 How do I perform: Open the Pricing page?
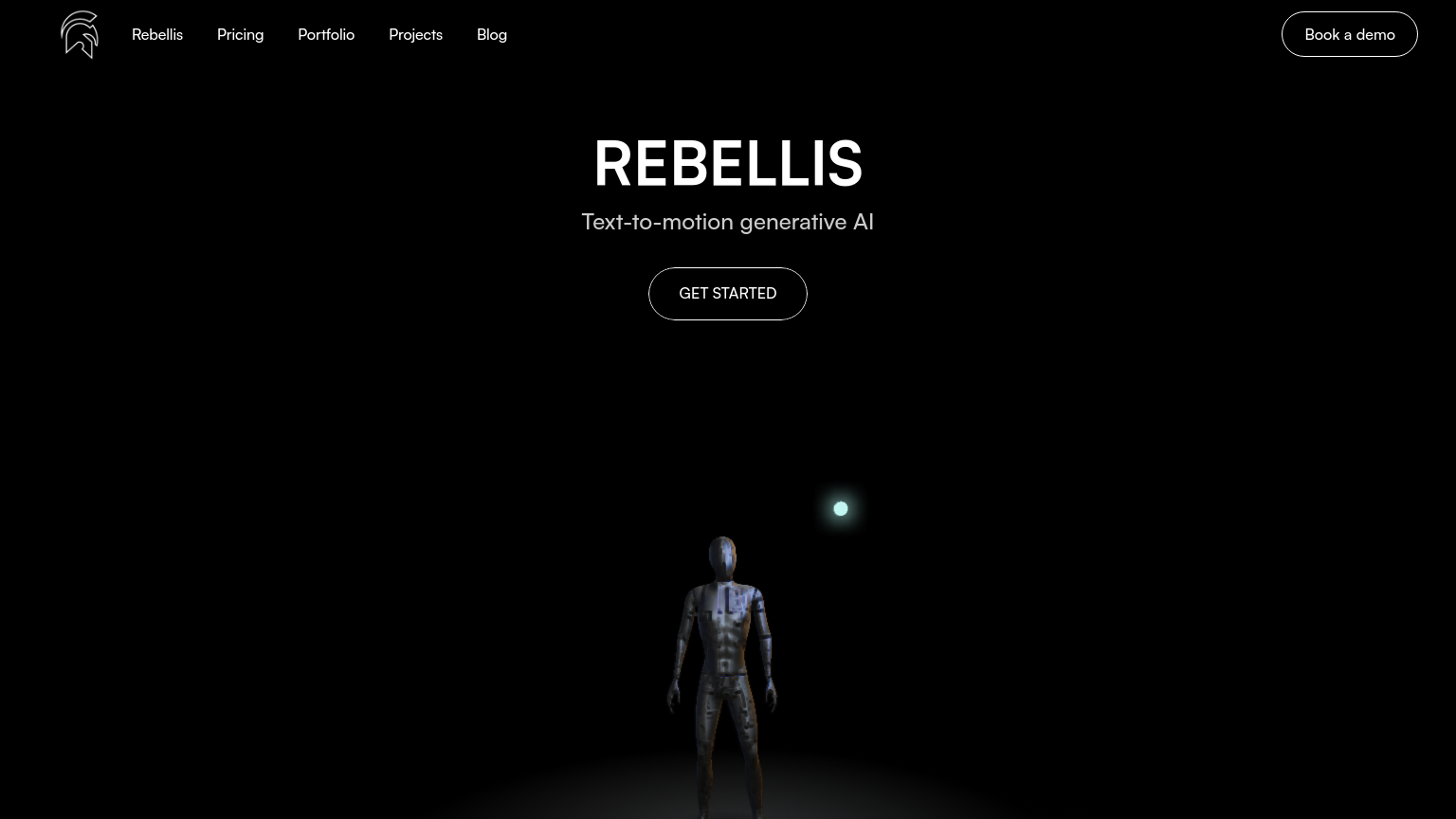click(240, 34)
